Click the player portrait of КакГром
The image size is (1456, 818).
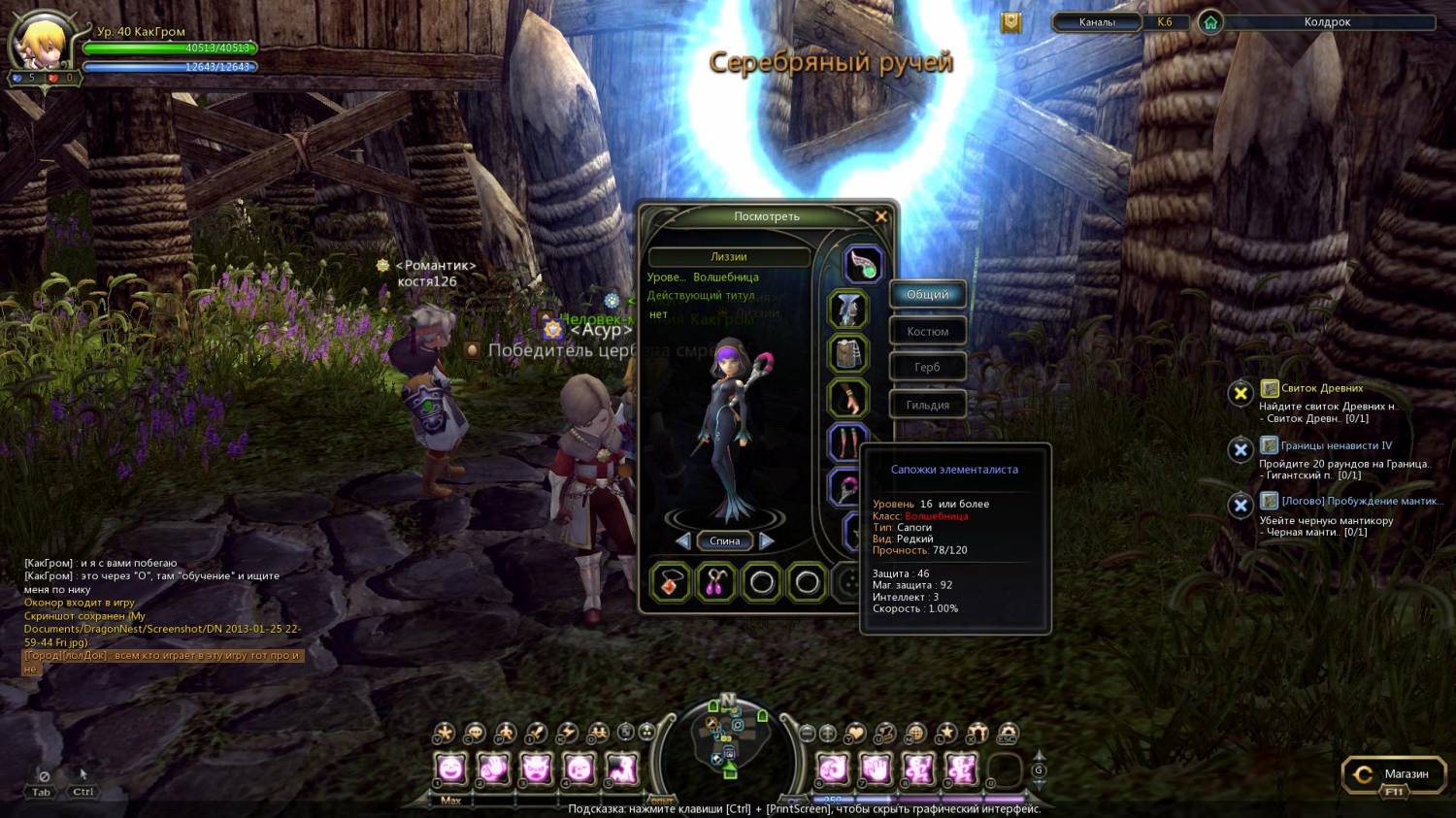(x=41, y=43)
